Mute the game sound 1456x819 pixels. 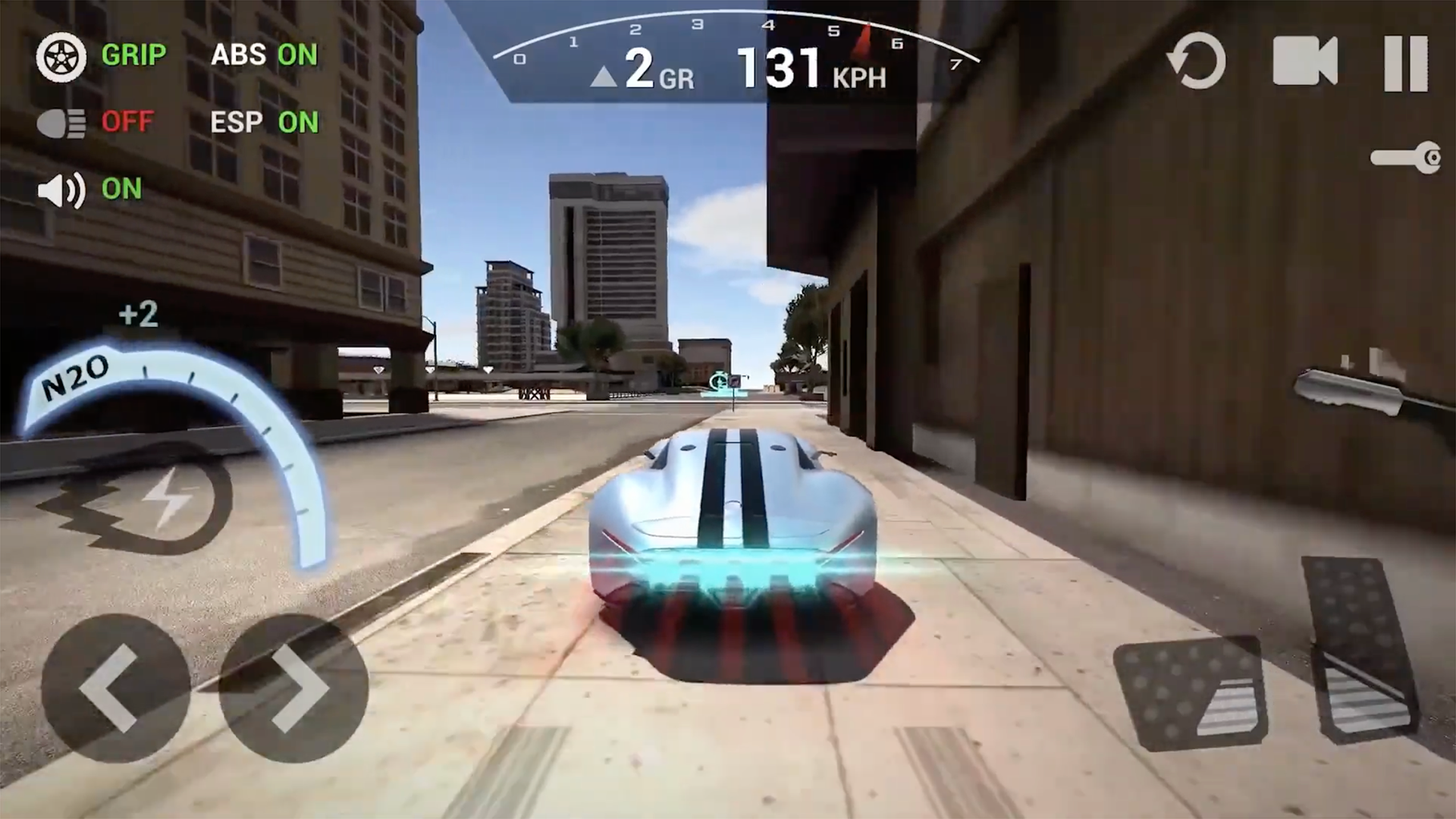61,190
